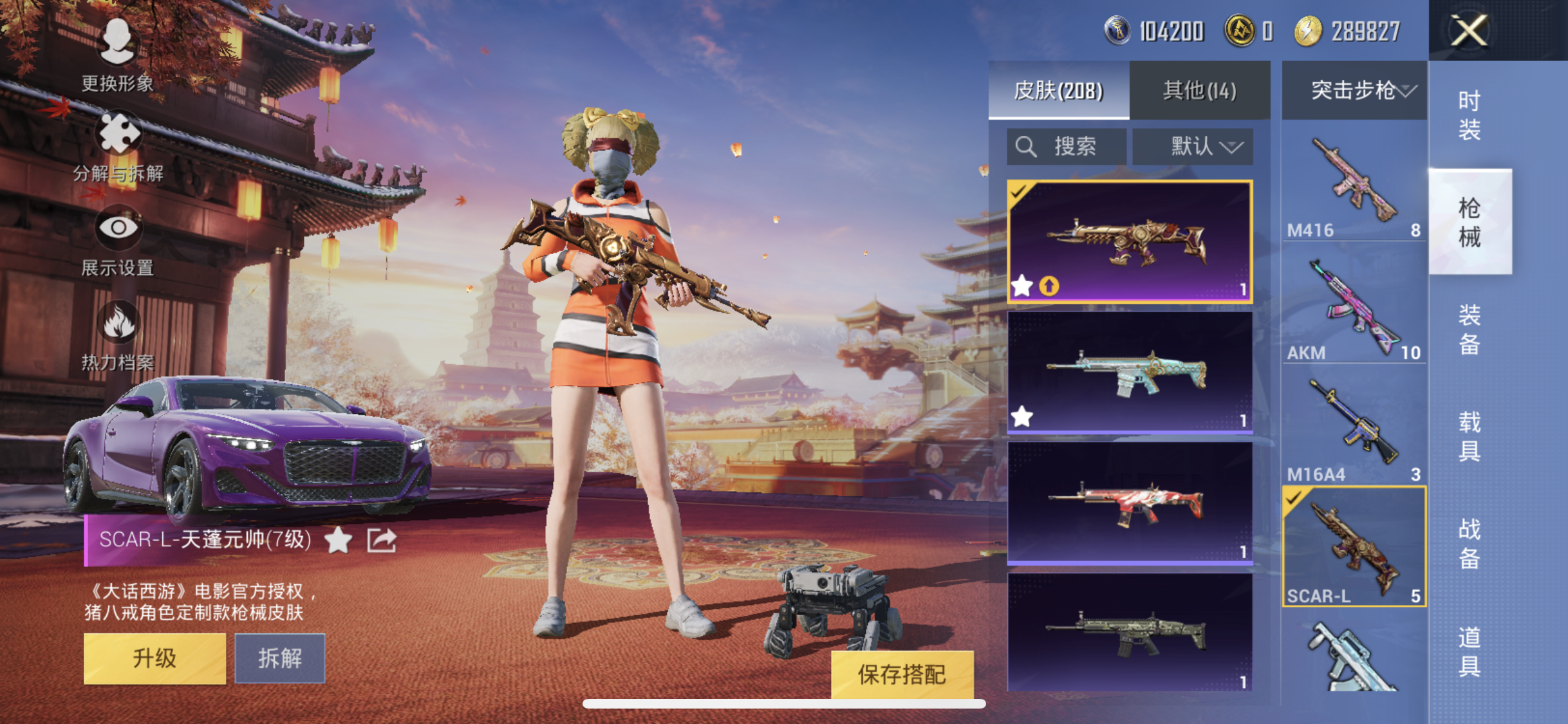Save outfit with 保存搭配 button

[x=901, y=674]
